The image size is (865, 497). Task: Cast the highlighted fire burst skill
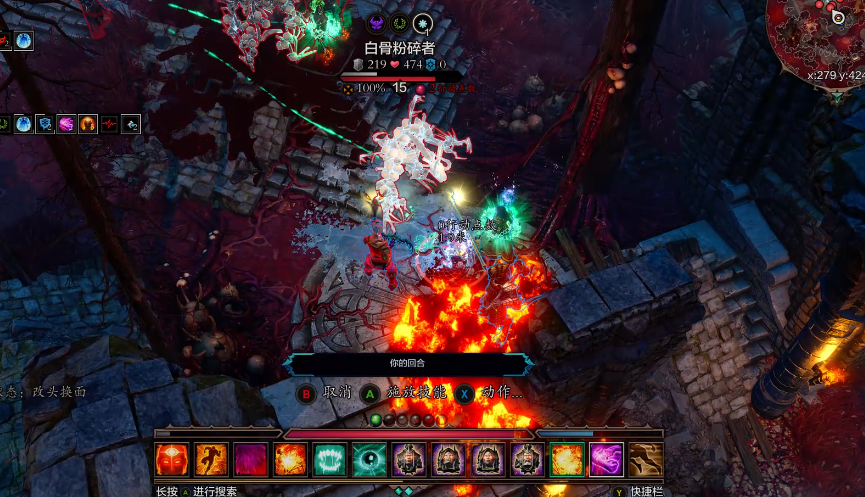pos(567,459)
